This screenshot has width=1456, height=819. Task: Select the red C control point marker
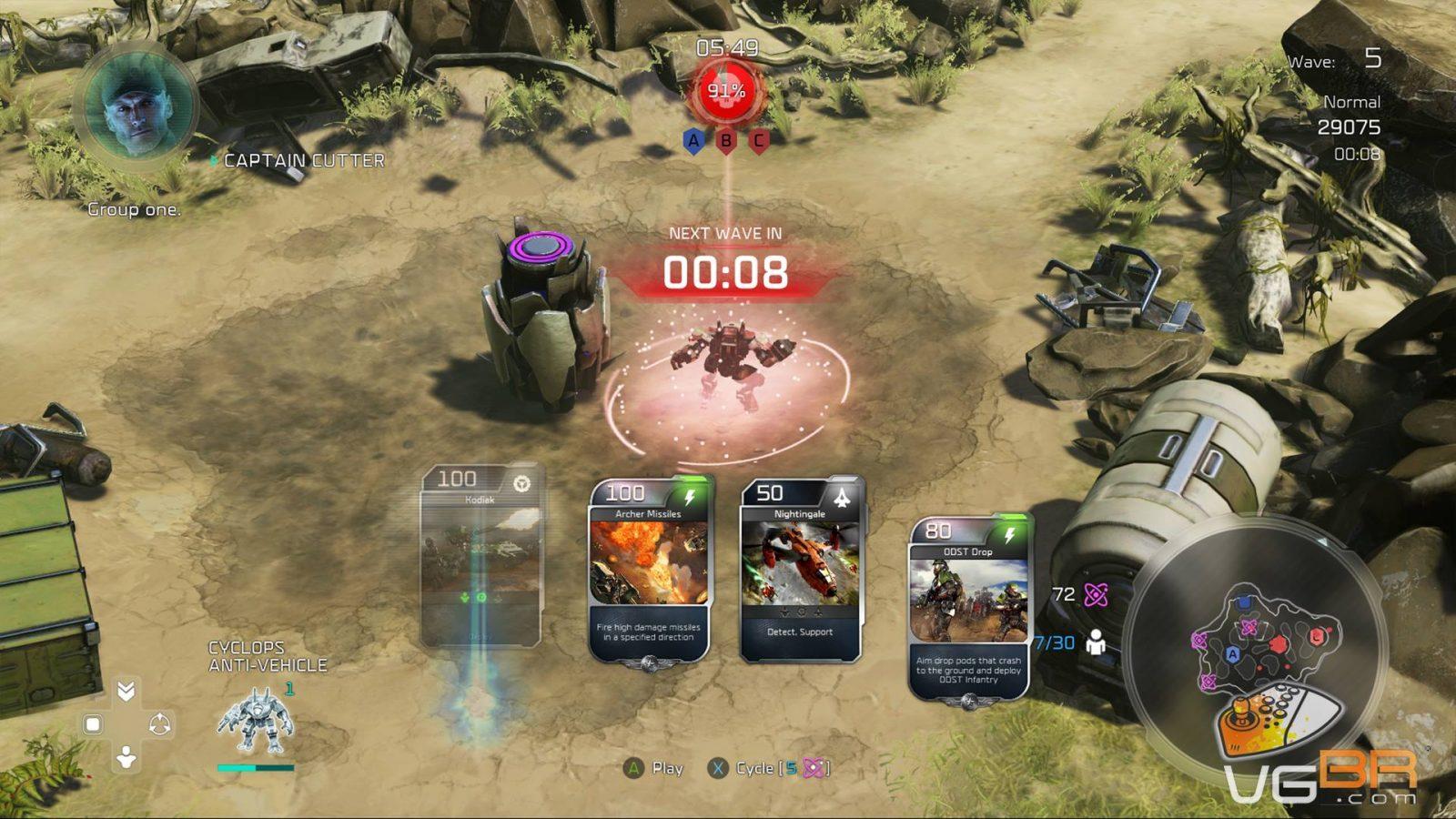(758, 141)
